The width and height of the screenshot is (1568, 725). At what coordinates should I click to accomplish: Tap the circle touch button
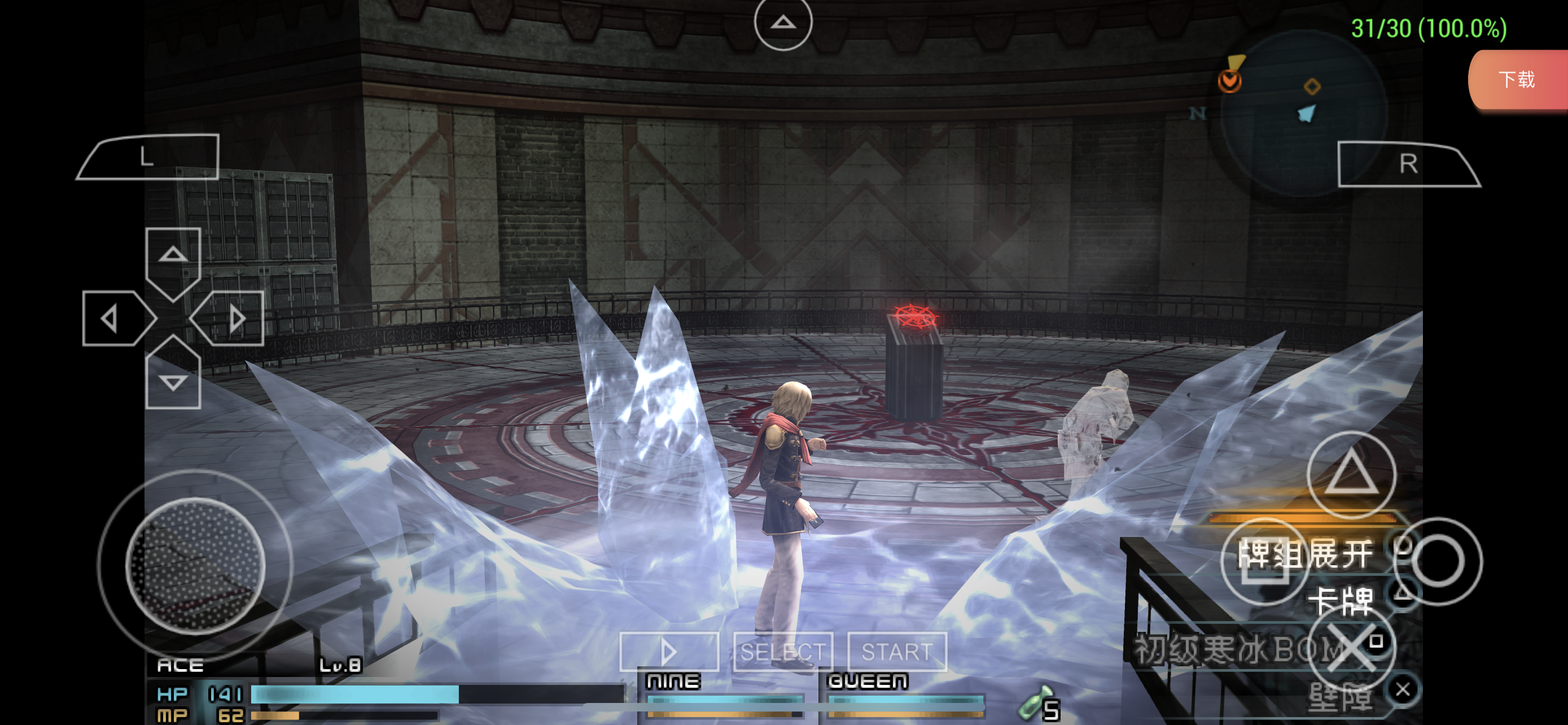point(1437,561)
